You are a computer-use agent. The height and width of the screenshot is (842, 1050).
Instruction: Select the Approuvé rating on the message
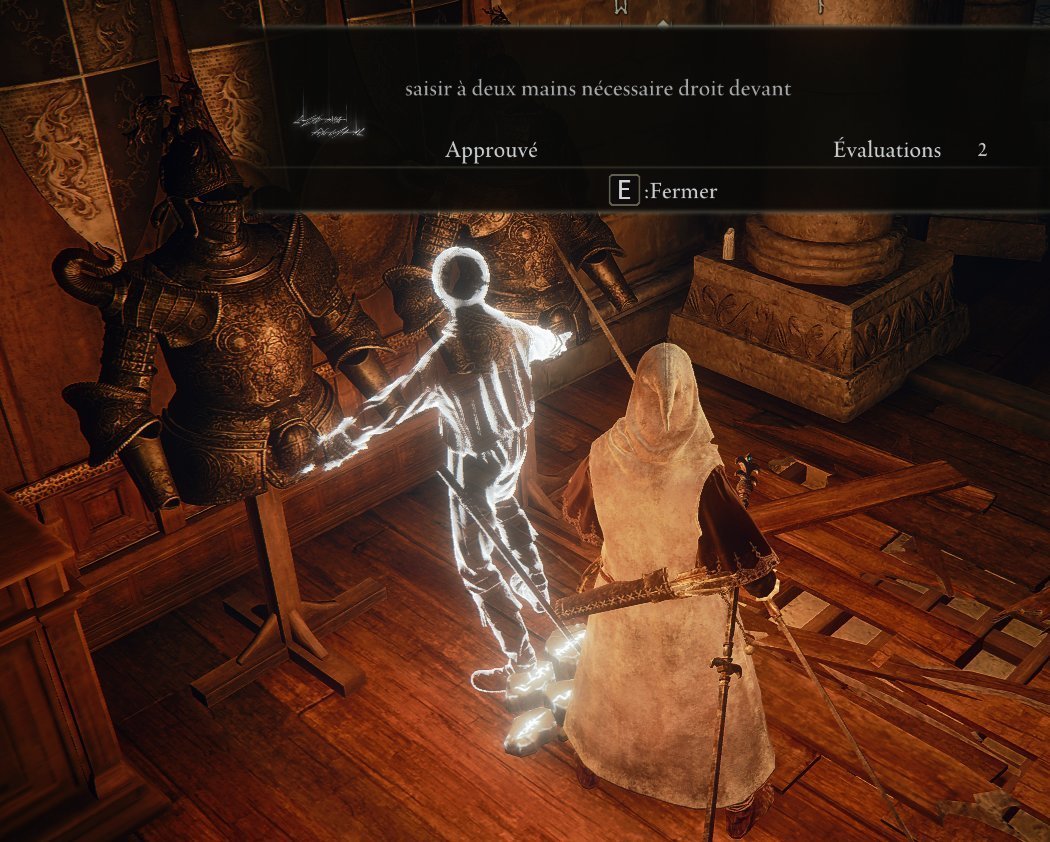click(x=491, y=150)
